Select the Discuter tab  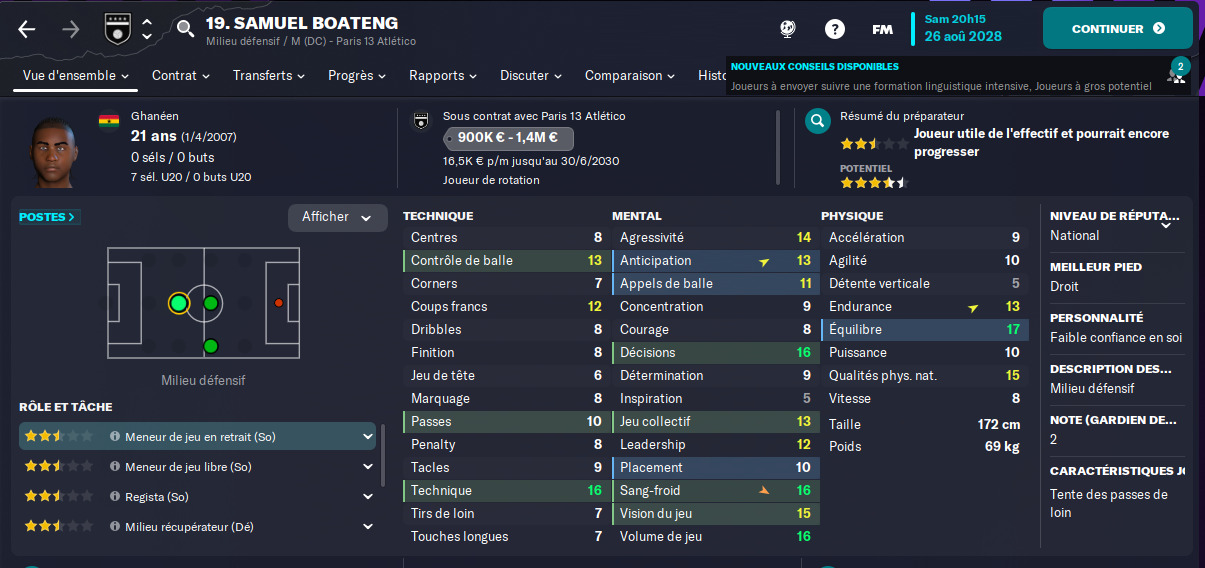click(530, 76)
